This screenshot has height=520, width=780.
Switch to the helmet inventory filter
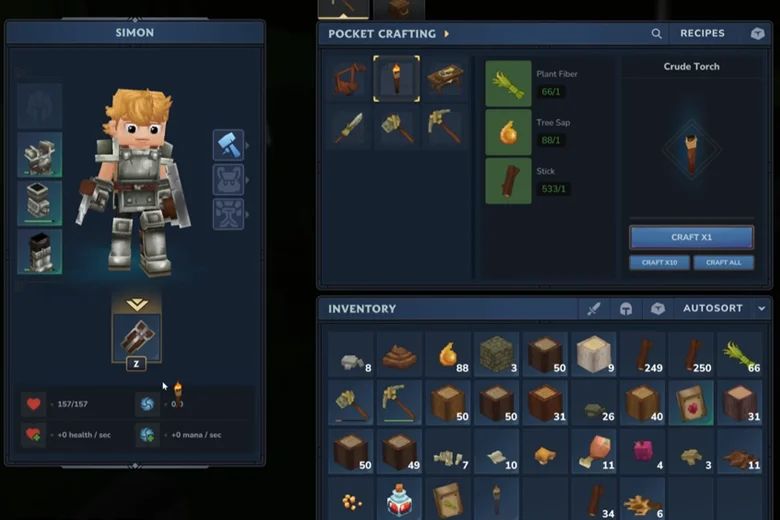click(x=625, y=309)
